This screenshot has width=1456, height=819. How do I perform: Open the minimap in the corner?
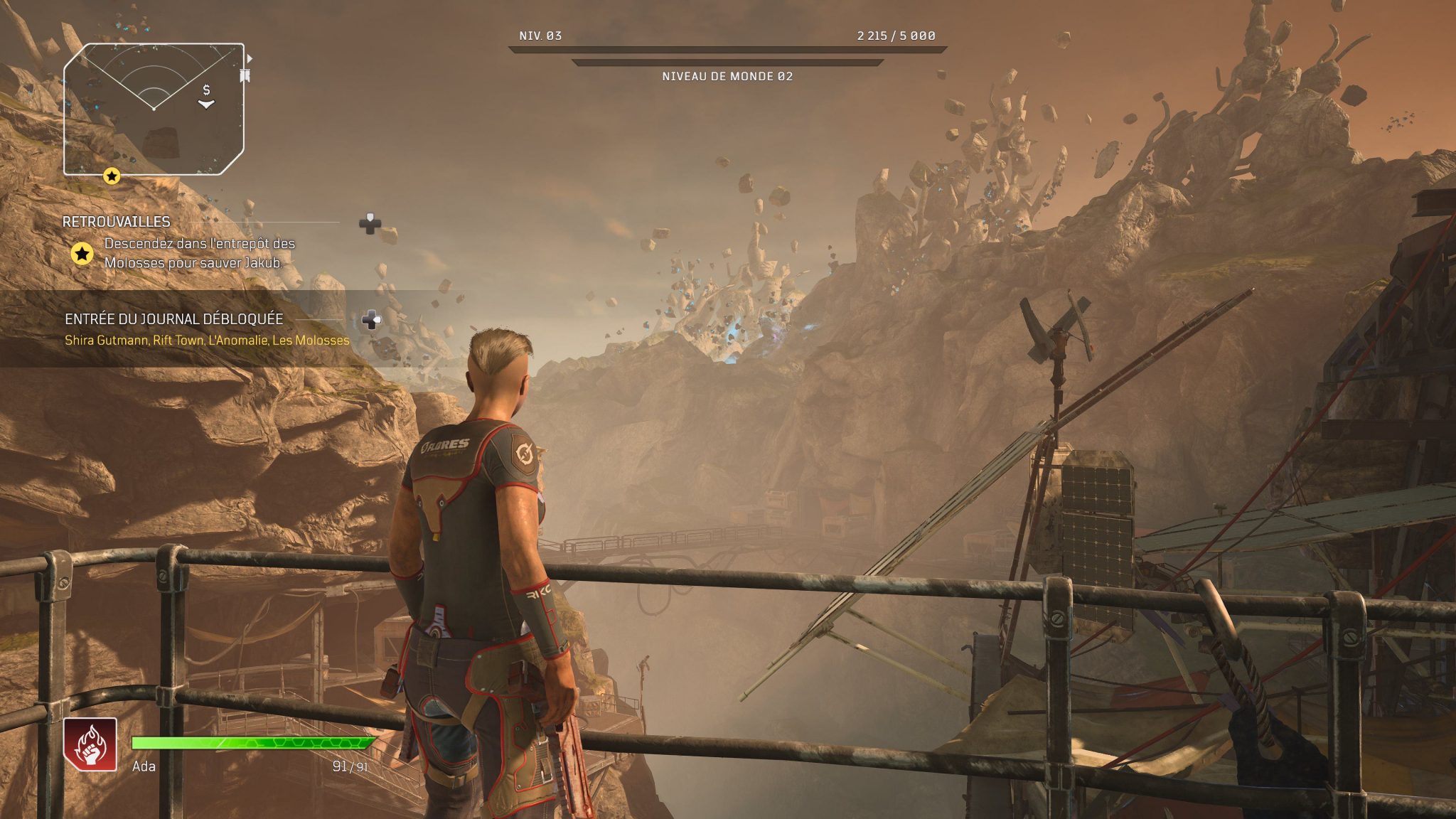154,109
